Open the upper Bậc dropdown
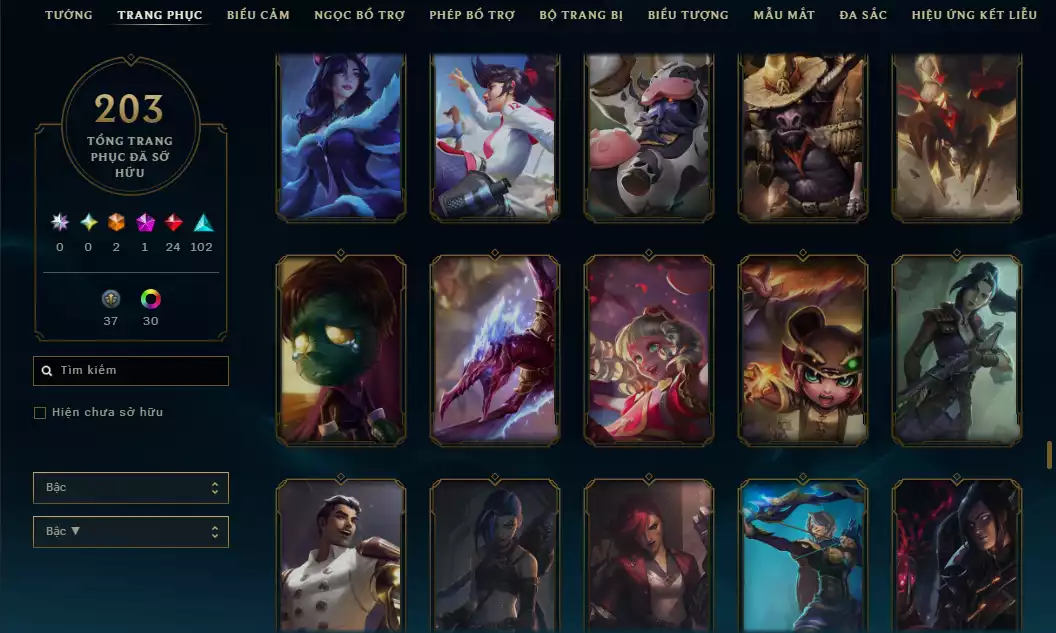 (x=131, y=488)
